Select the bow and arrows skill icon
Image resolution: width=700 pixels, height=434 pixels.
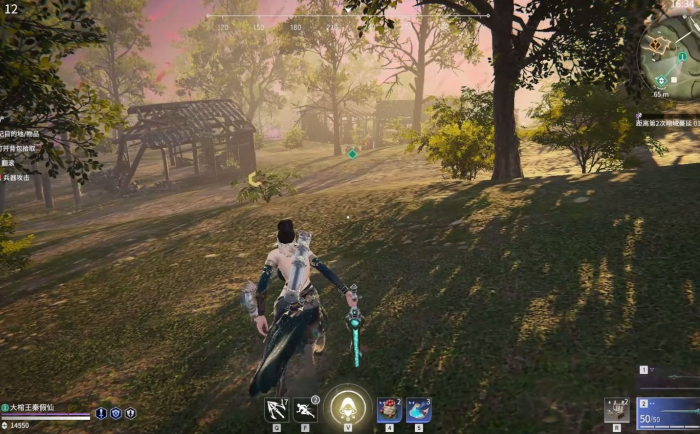point(277,409)
